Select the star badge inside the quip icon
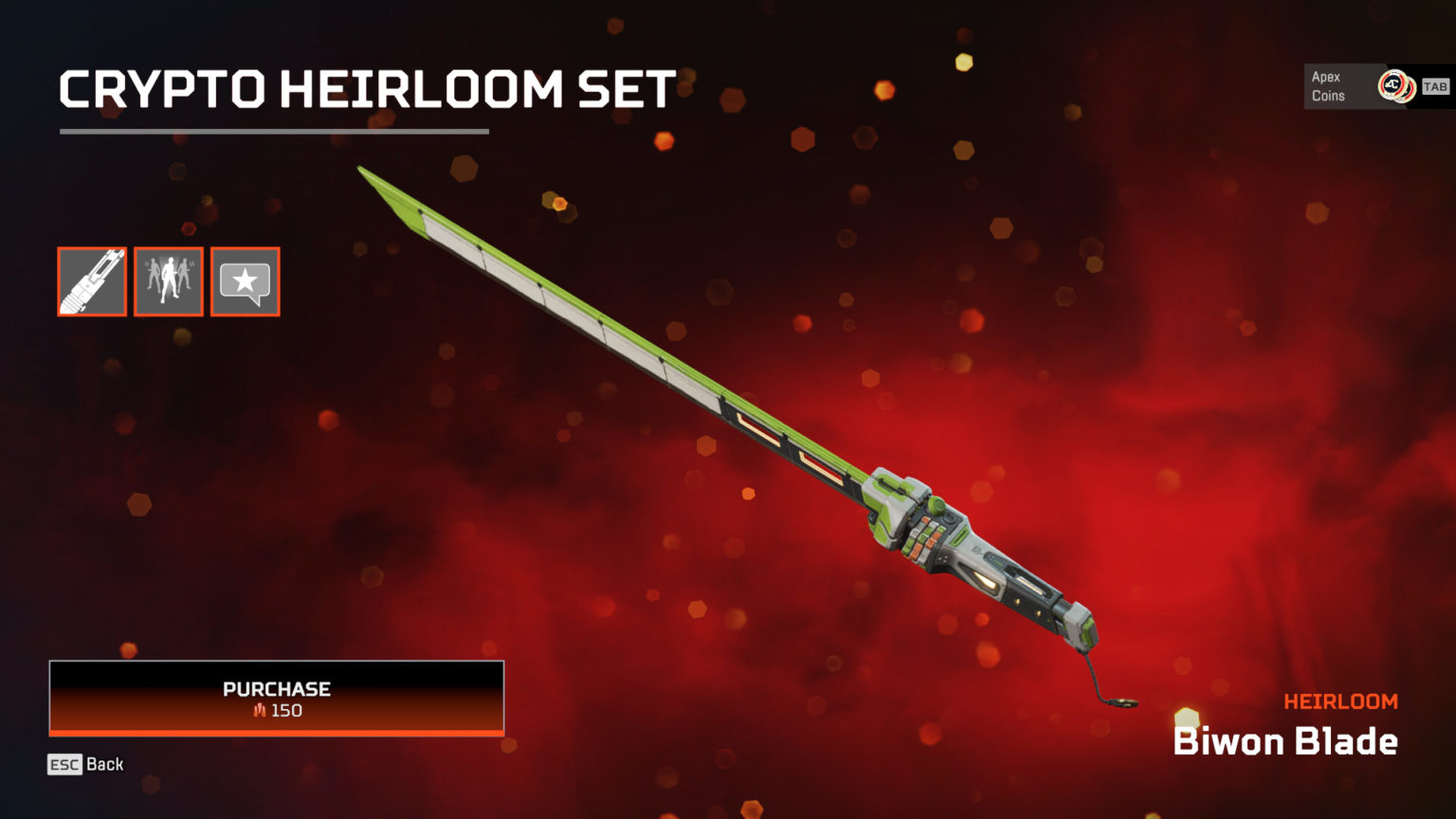Image resolution: width=1456 pixels, height=819 pixels. 245,278
